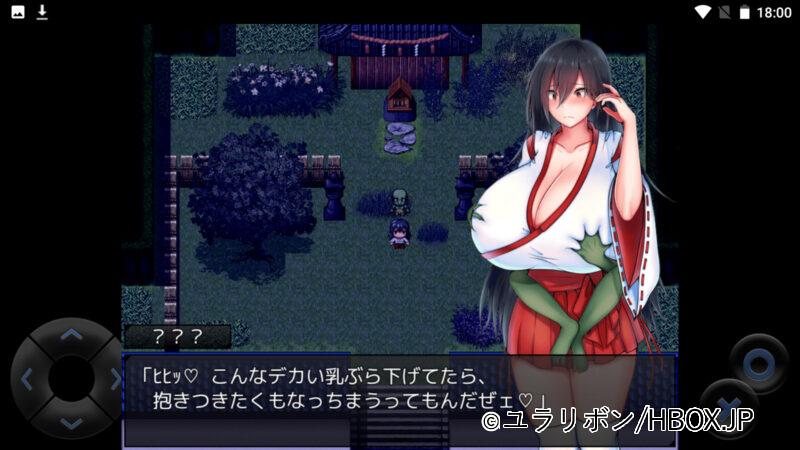Tap the left arrow on the D-pad
800x450 pixels.
[27, 379]
